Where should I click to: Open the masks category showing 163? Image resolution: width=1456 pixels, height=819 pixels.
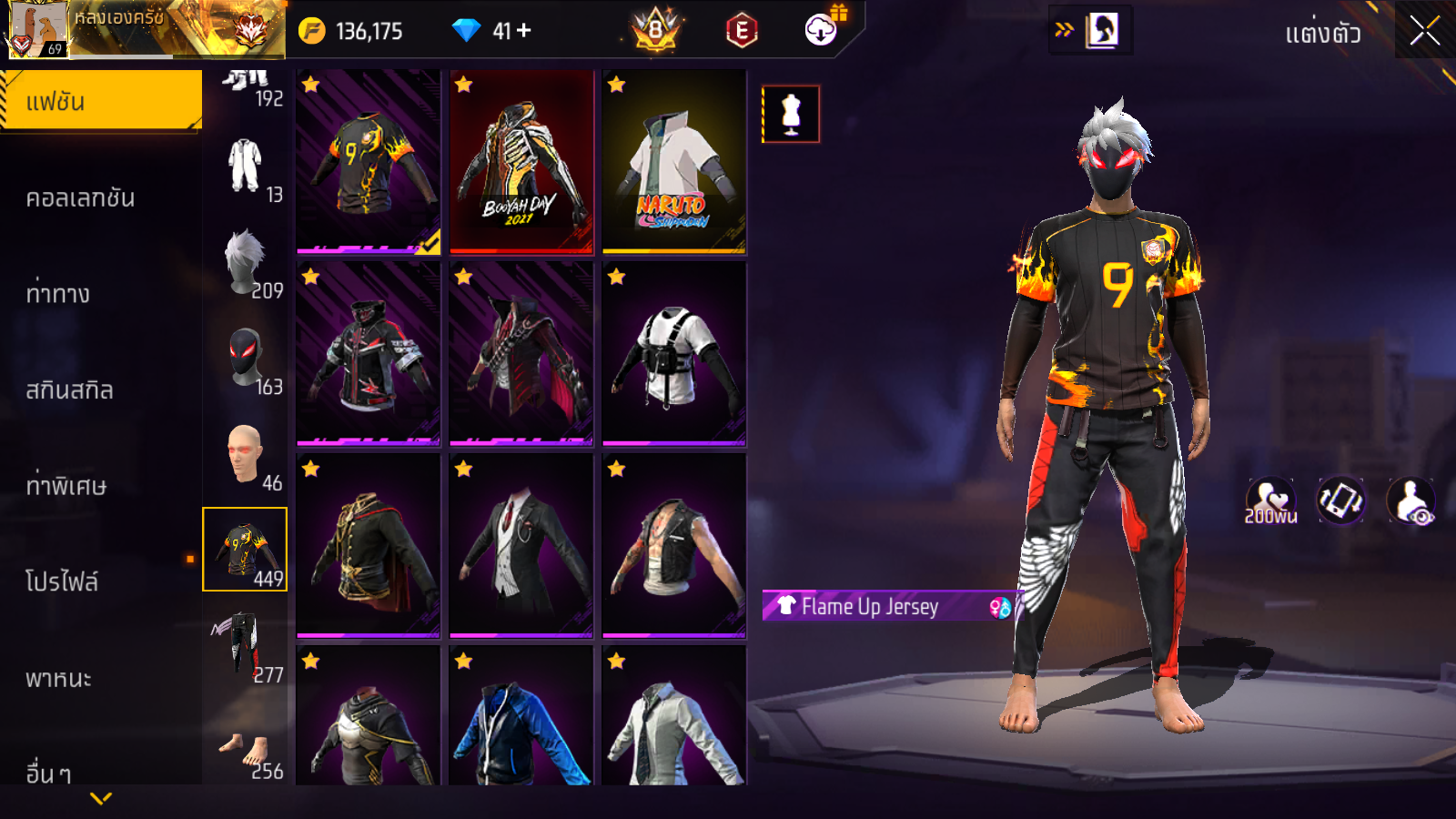[246, 360]
